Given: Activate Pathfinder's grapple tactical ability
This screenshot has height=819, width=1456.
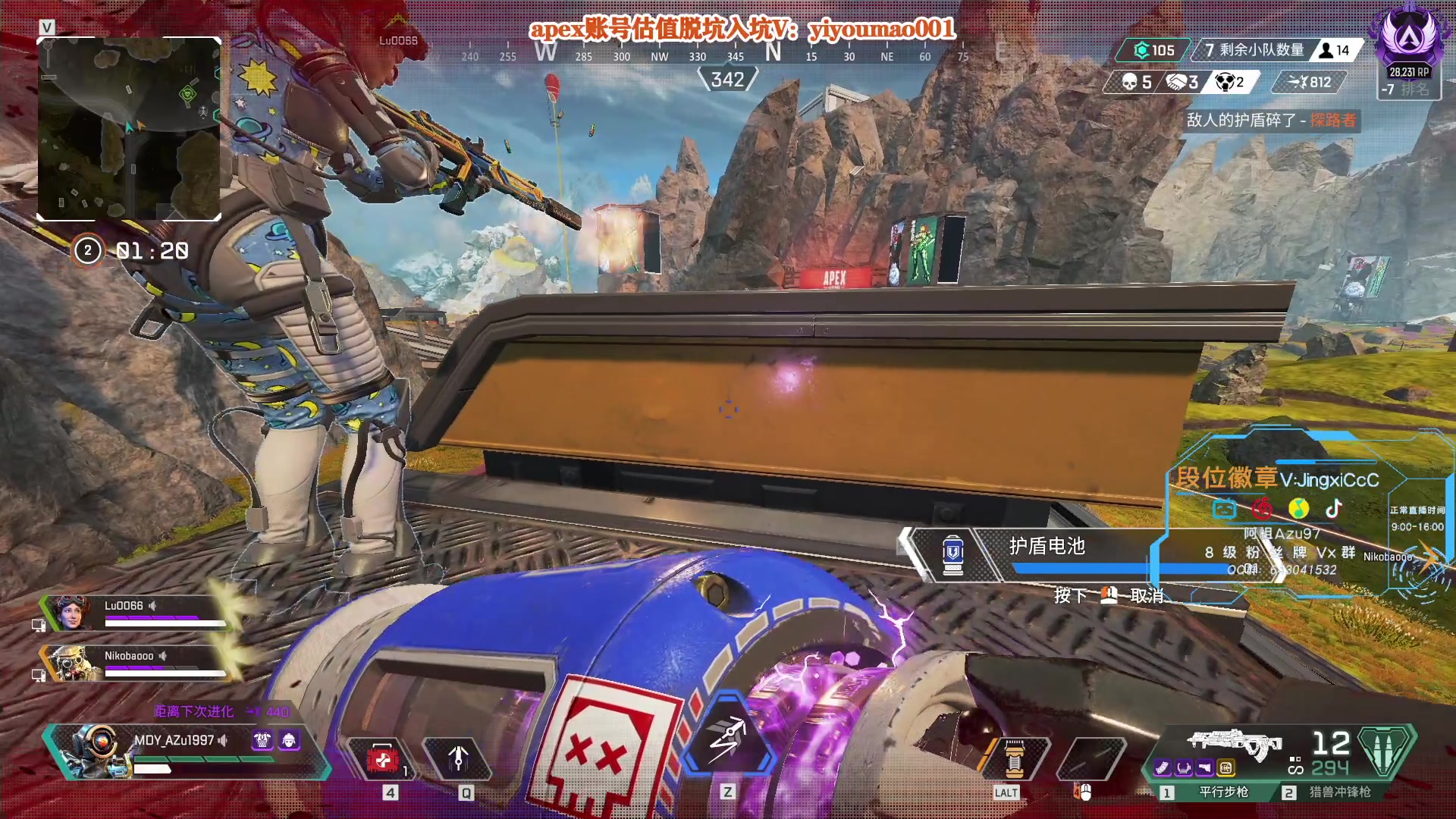Looking at the screenshot, I should tap(458, 758).
